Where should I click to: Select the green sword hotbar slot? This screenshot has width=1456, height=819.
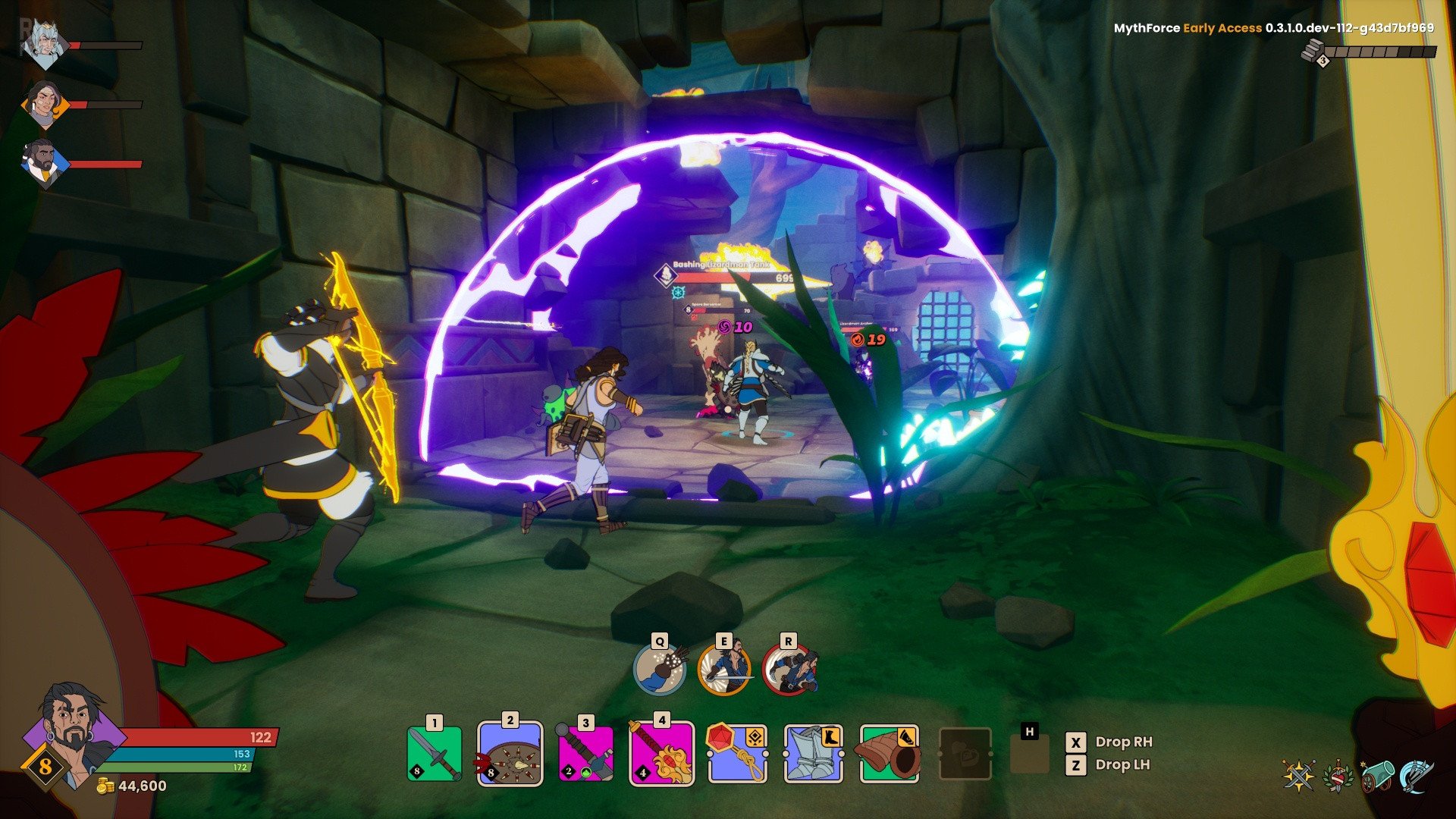434,753
